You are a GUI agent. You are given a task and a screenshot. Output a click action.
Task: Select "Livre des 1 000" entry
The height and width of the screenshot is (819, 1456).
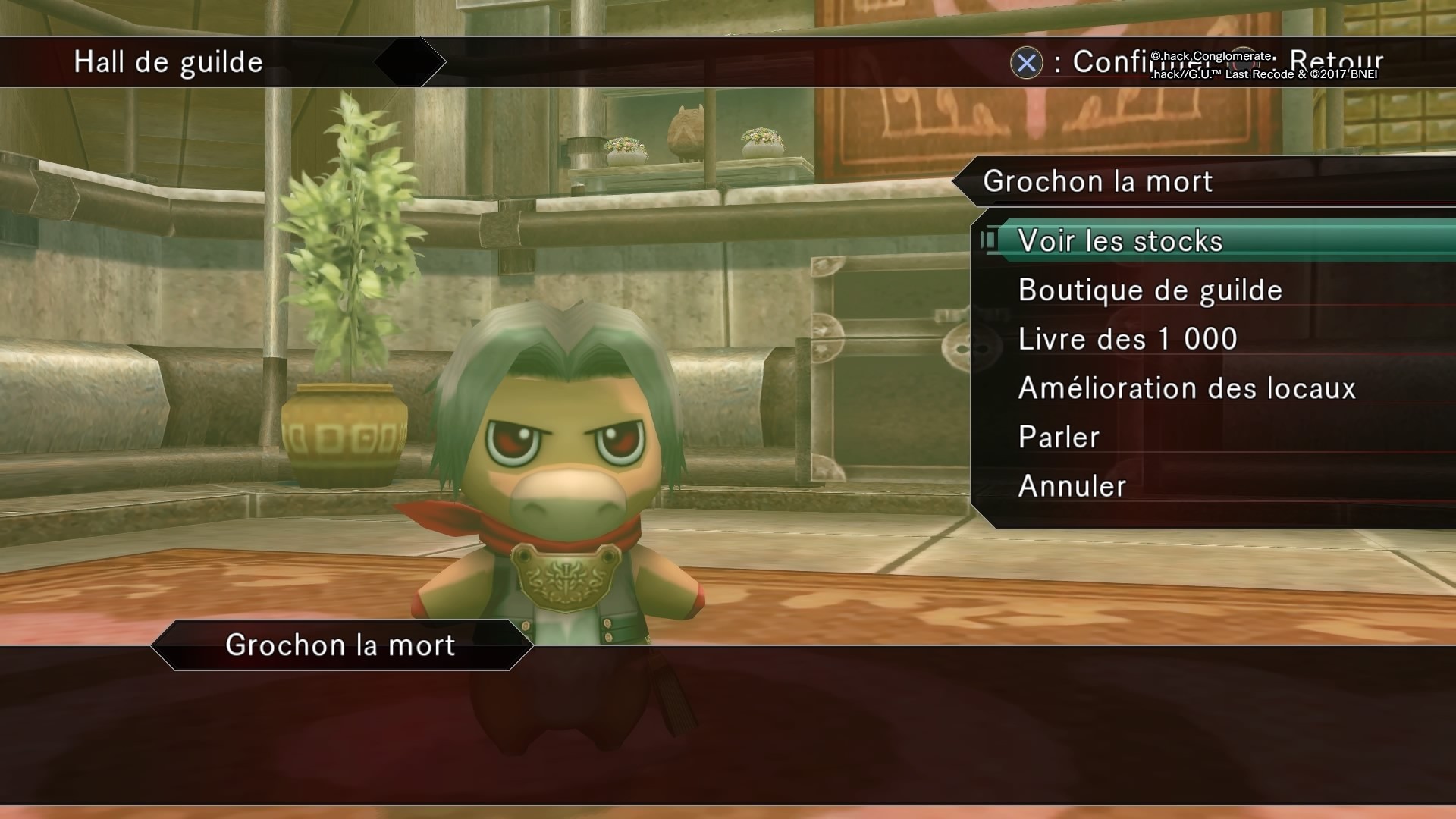(1127, 339)
